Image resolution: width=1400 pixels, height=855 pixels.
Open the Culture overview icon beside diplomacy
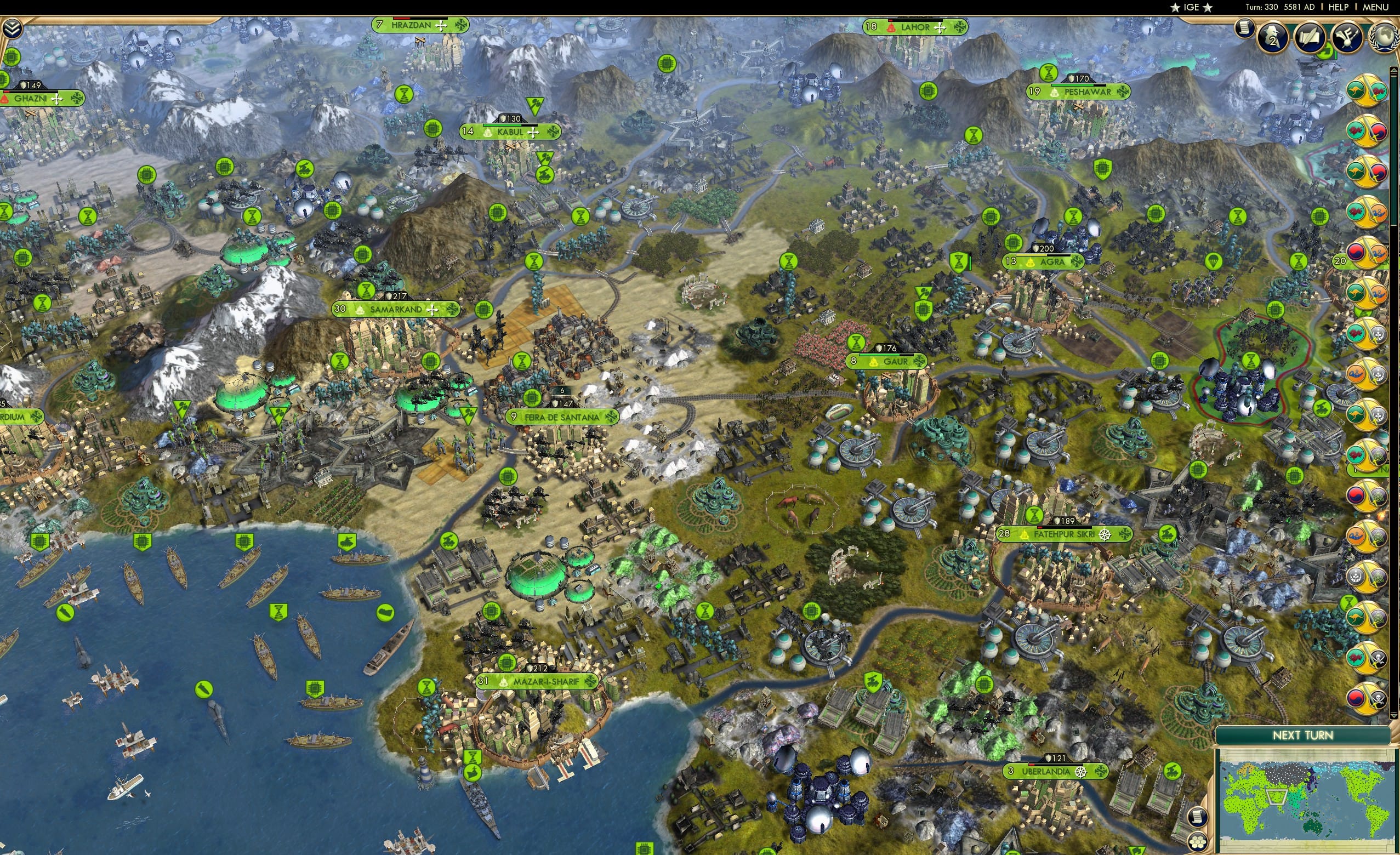tap(1348, 38)
